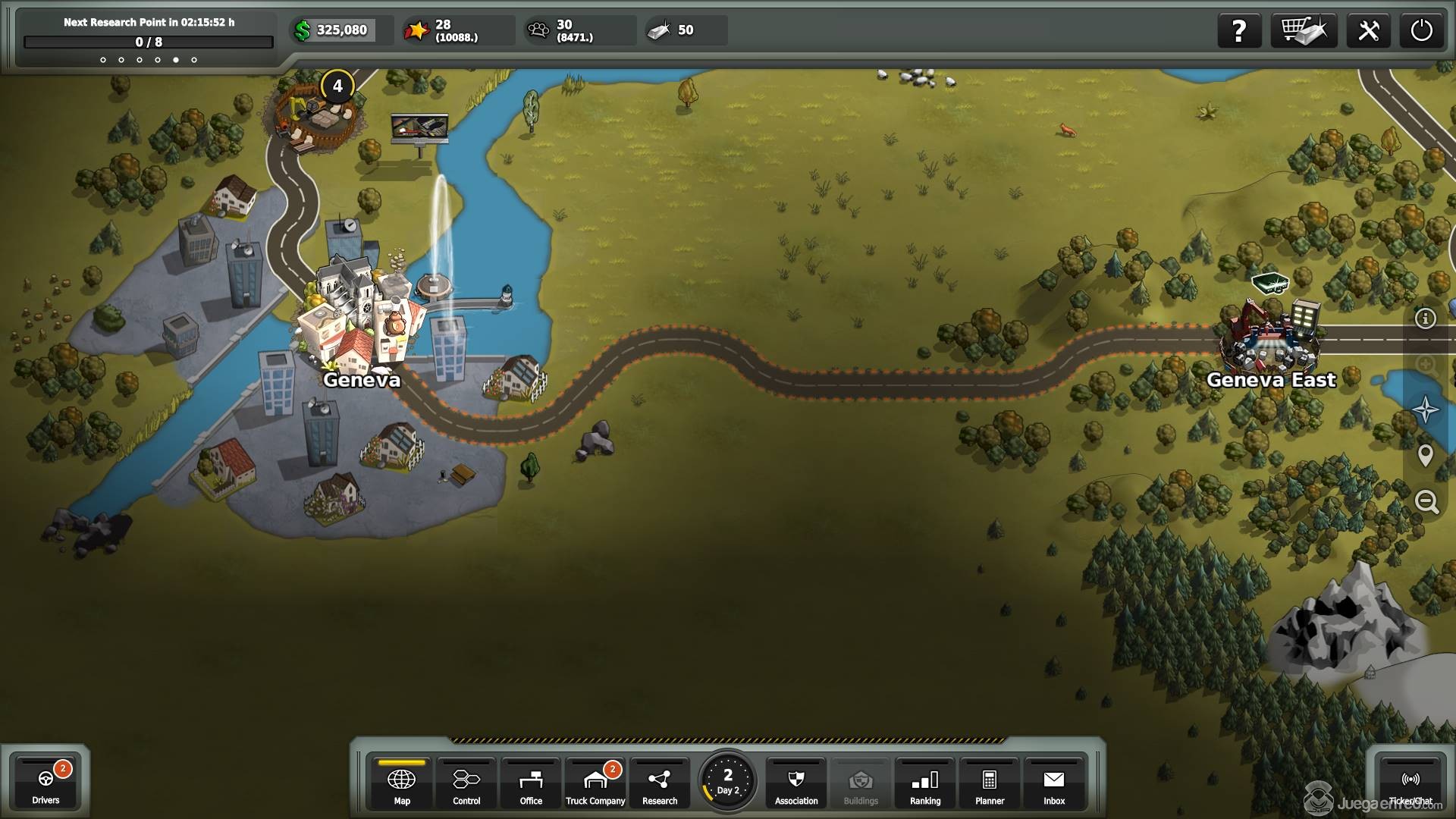Open the Control screen
The image size is (1456, 819).
466,783
